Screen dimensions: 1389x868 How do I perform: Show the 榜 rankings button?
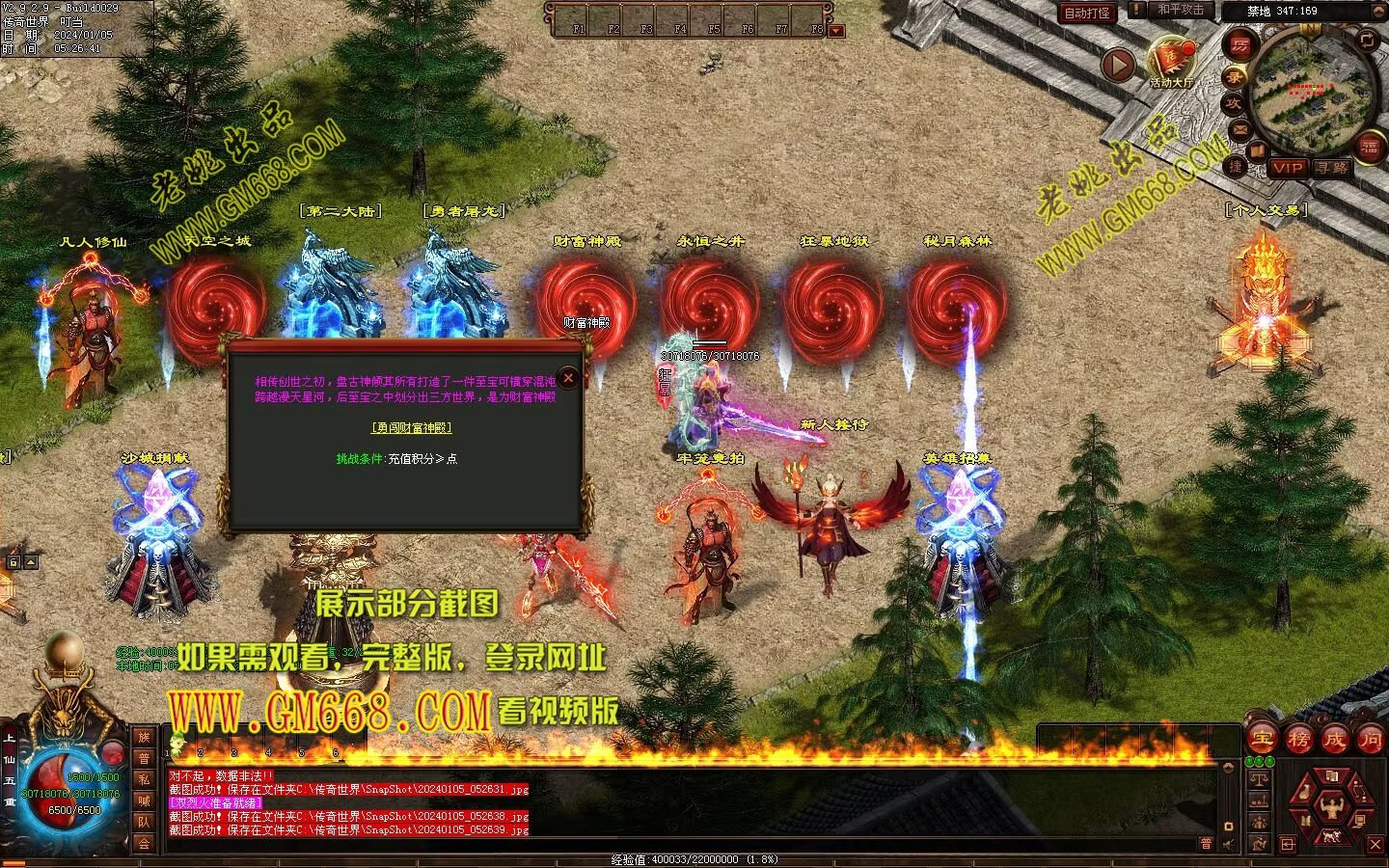click(x=1298, y=740)
